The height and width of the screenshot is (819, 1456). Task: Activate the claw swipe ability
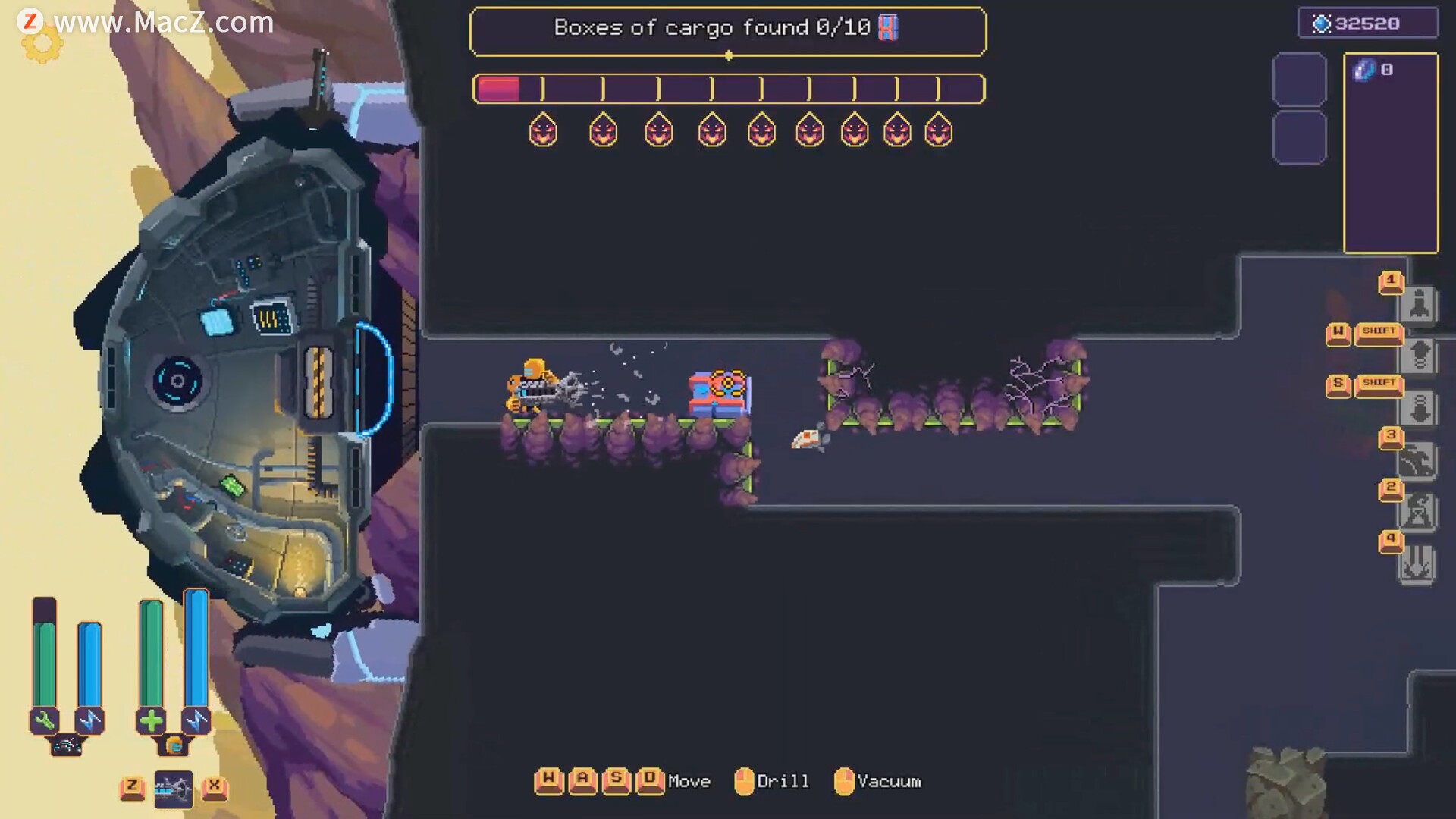pyautogui.click(x=1417, y=460)
